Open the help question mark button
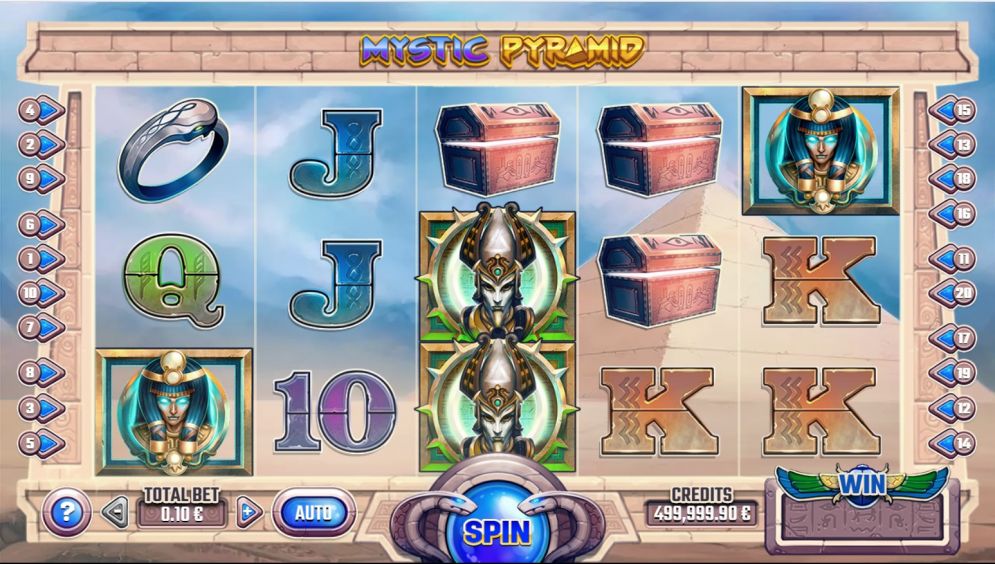The height and width of the screenshot is (564, 995). coord(66,513)
